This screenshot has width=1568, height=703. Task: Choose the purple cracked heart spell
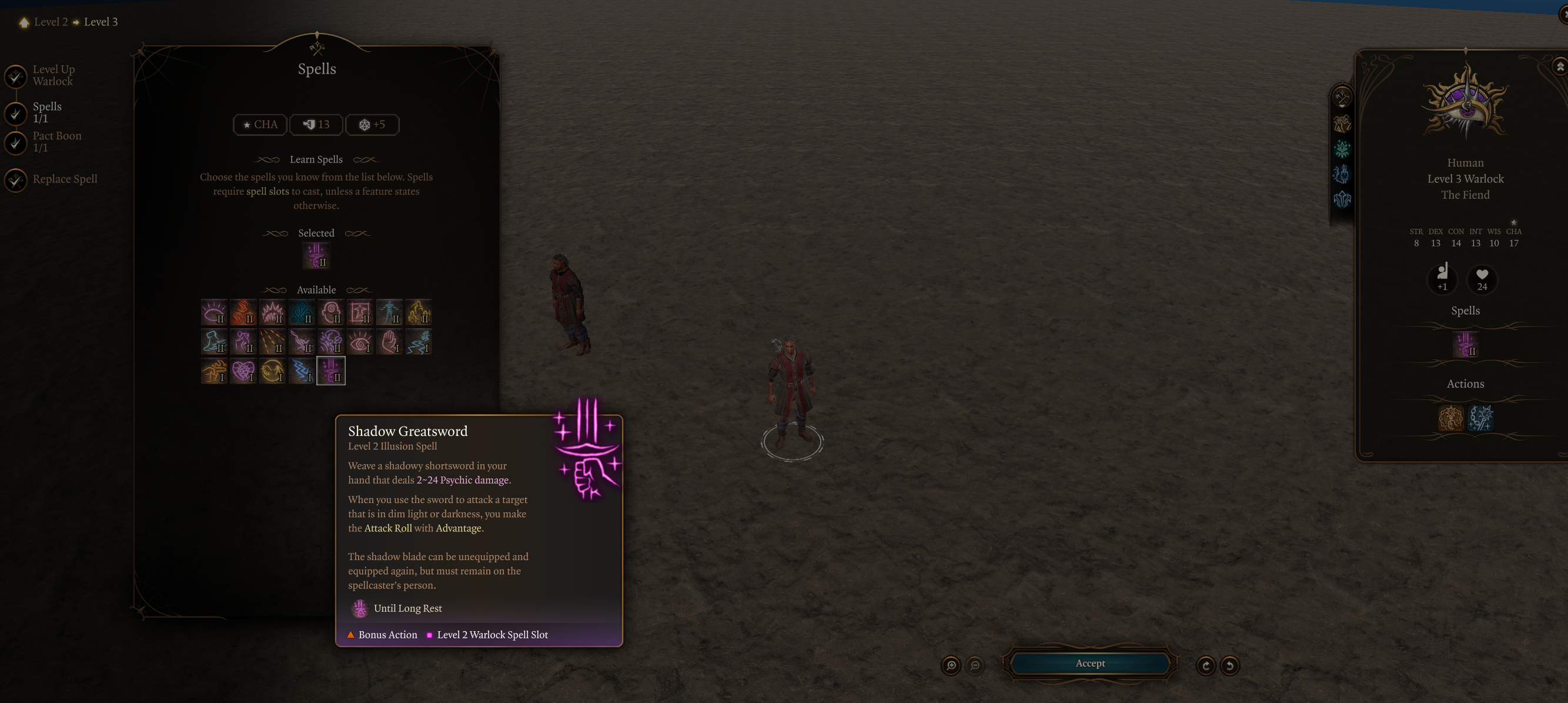pyautogui.click(x=243, y=371)
